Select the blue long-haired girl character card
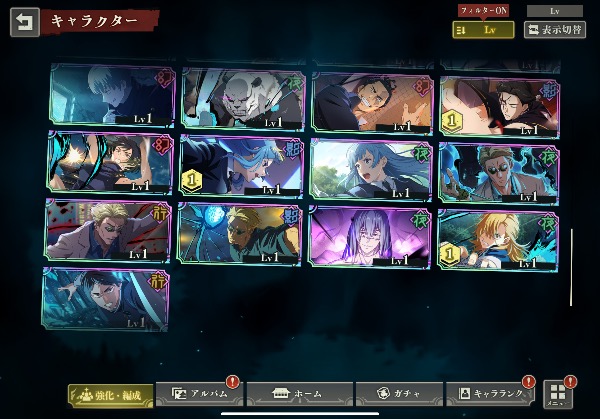Screen dimensions: 600x419 point(372,167)
